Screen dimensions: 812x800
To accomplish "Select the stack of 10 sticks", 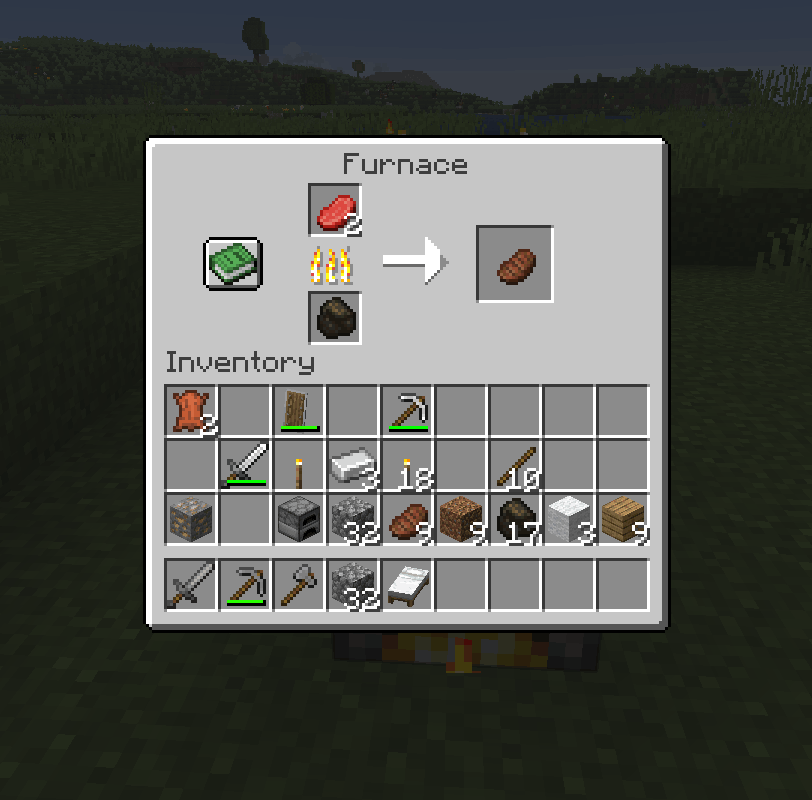I will coord(515,465).
